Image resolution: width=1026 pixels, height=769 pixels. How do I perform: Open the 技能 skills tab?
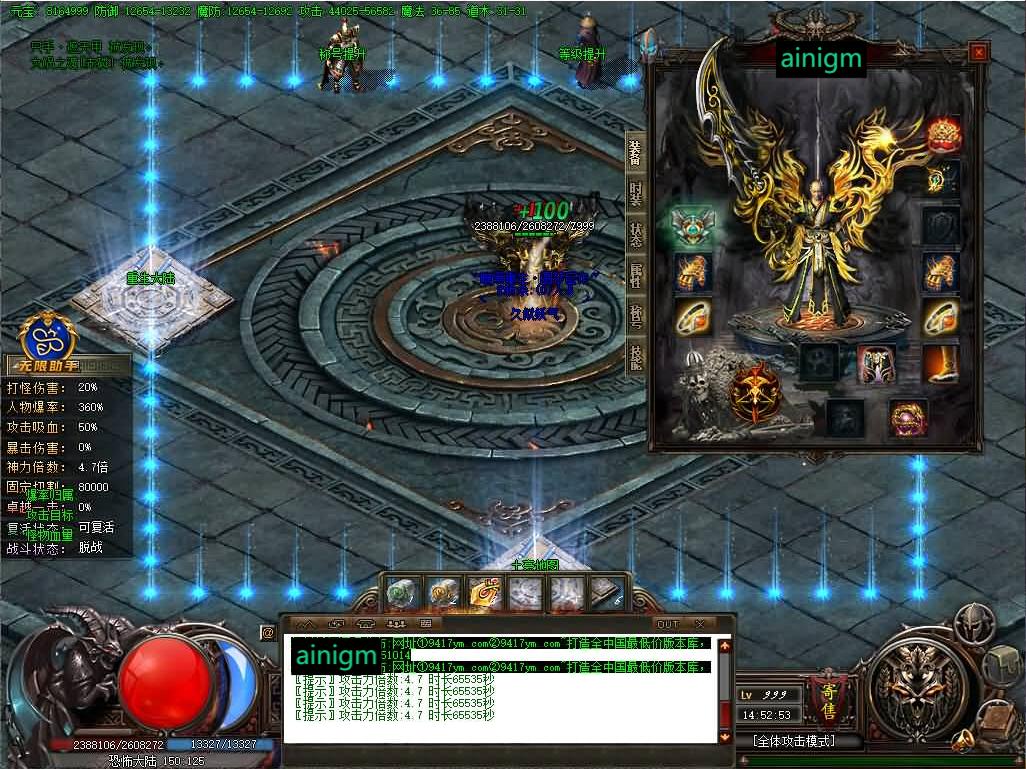636,357
